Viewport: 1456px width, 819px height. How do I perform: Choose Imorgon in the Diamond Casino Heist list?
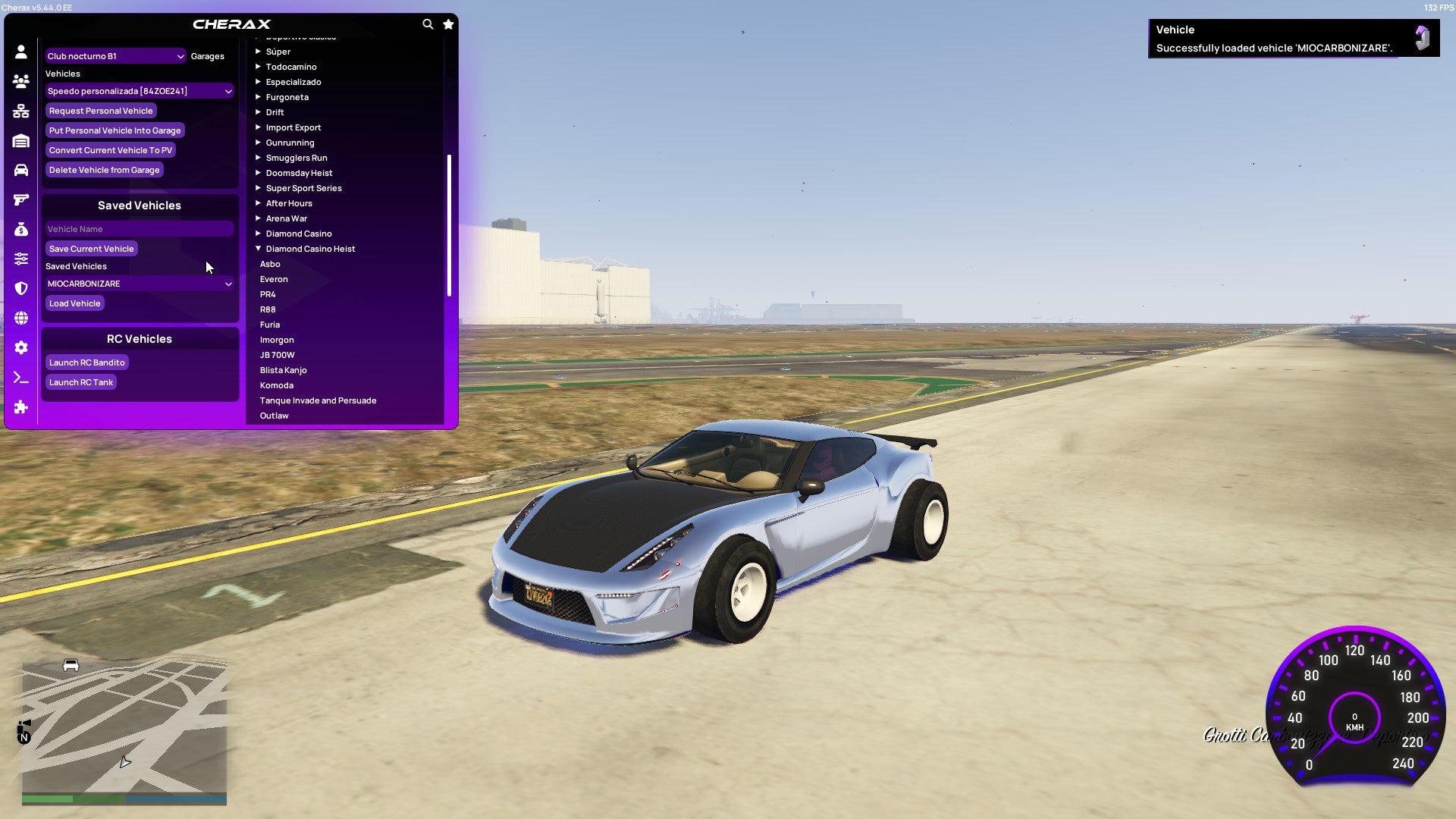(277, 339)
